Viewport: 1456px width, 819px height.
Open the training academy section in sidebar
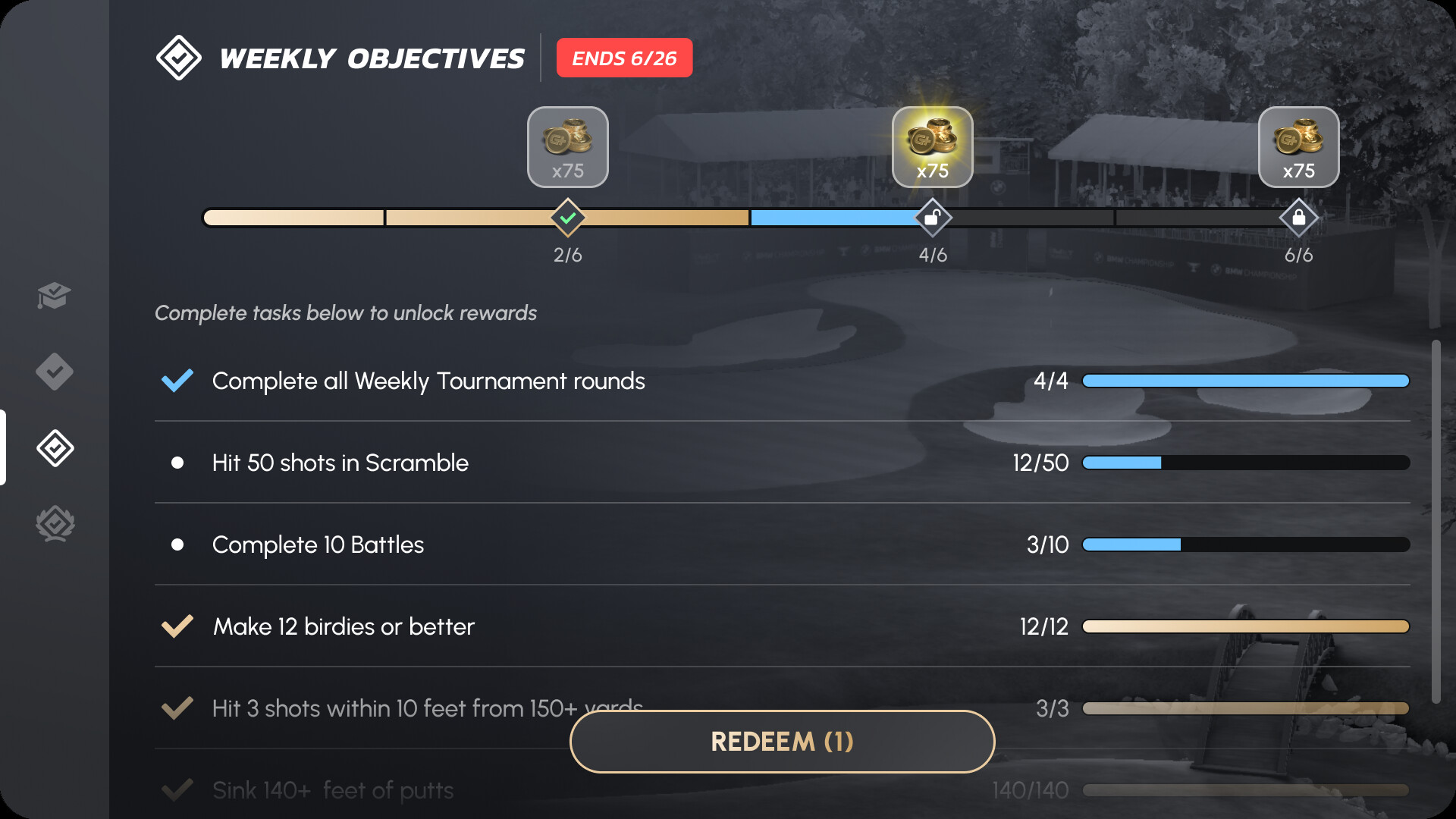click(54, 297)
